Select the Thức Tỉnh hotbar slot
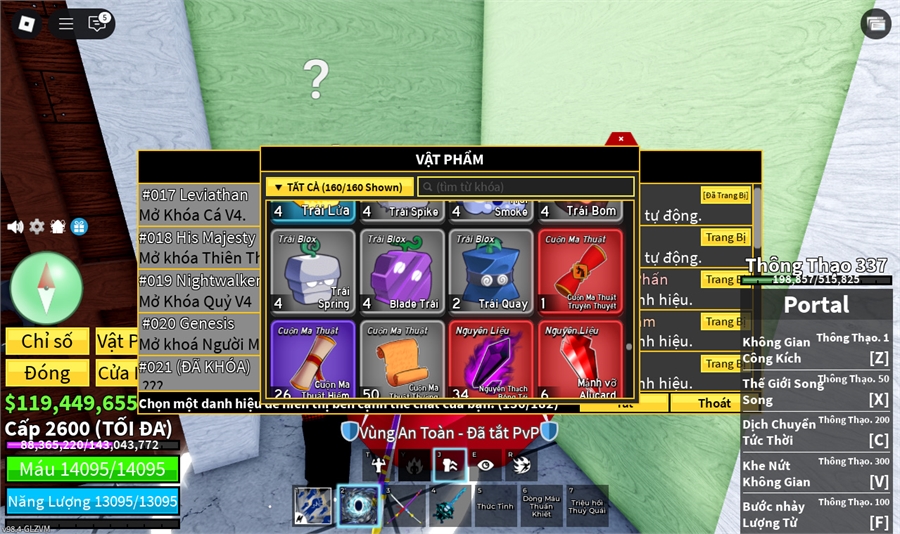Image resolution: width=900 pixels, height=534 pixels. click(x=495, y=506)
